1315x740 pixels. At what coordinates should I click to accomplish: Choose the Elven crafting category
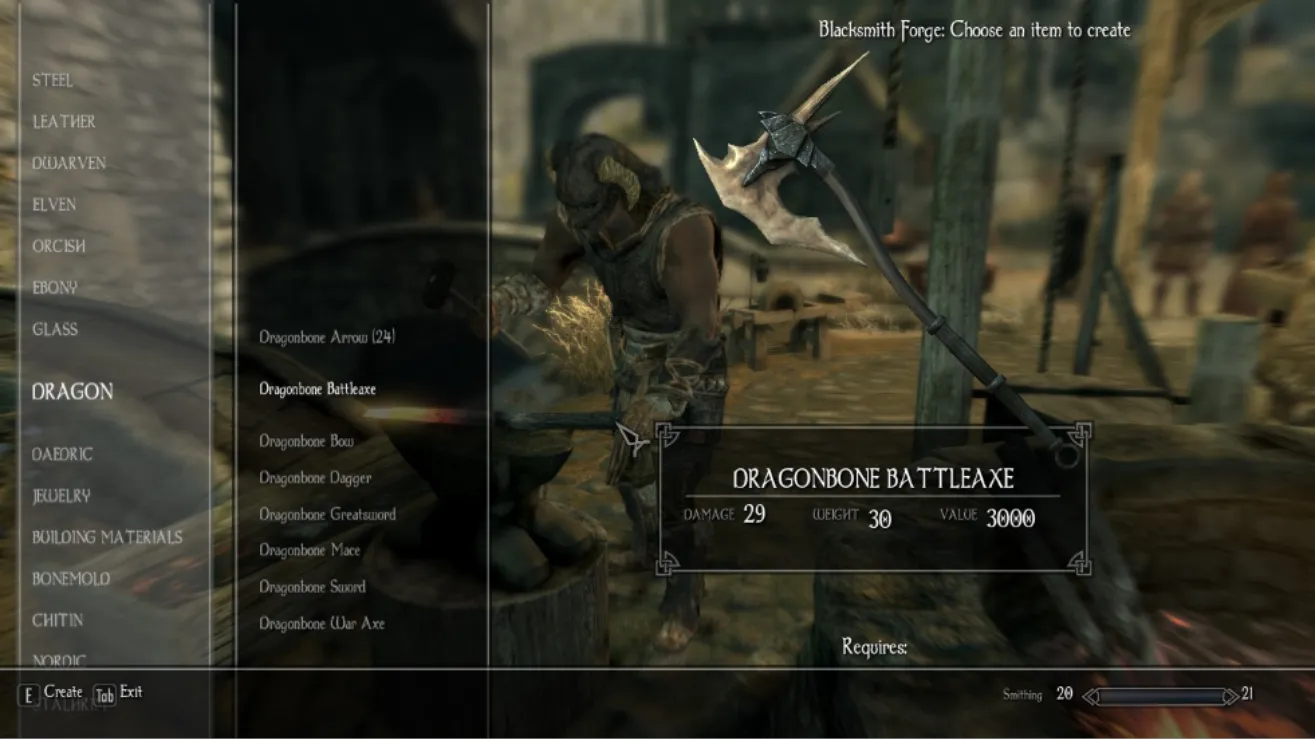click(54, 205)
